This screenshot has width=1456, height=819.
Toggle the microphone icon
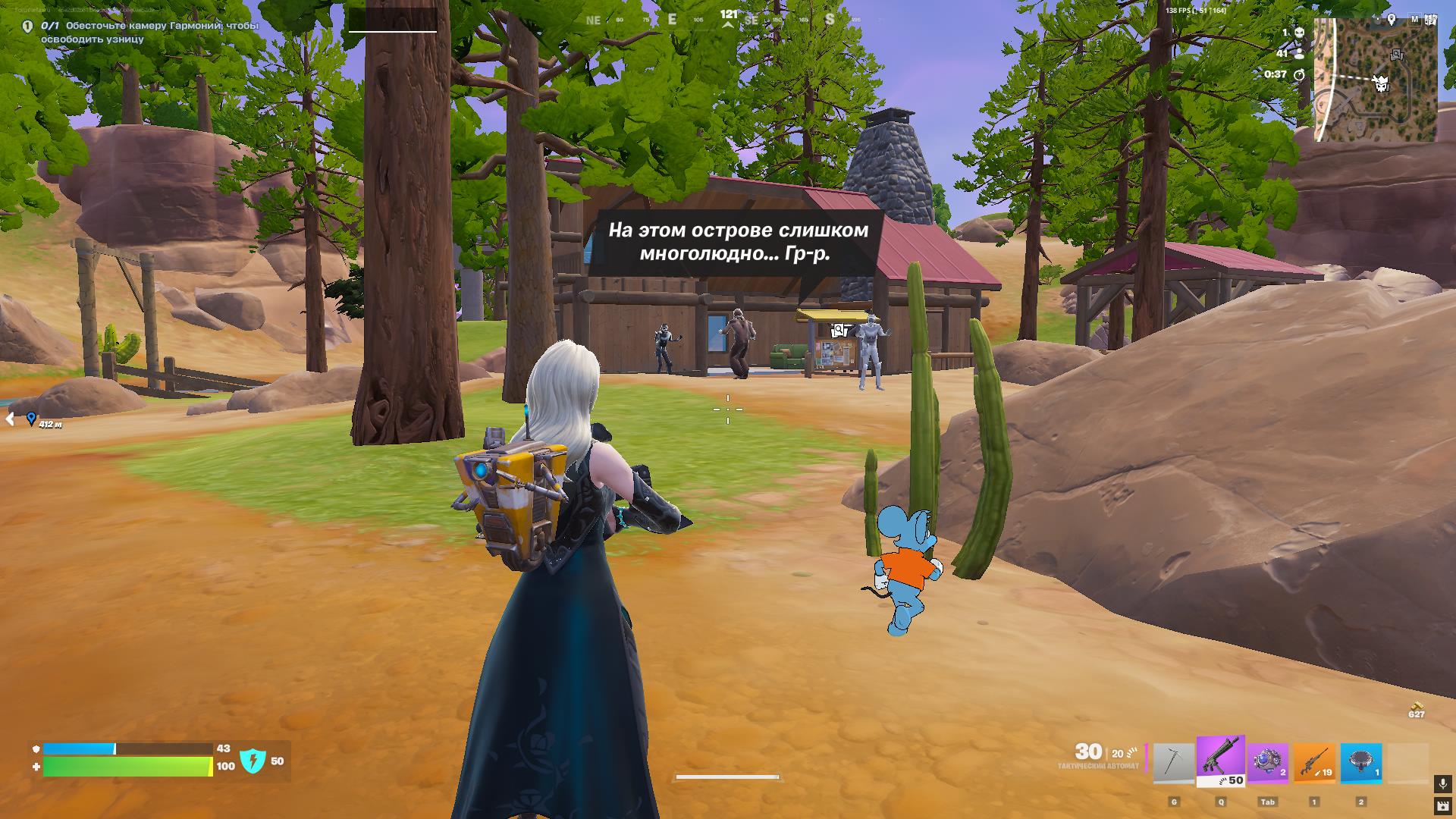tap(1442, 783)
